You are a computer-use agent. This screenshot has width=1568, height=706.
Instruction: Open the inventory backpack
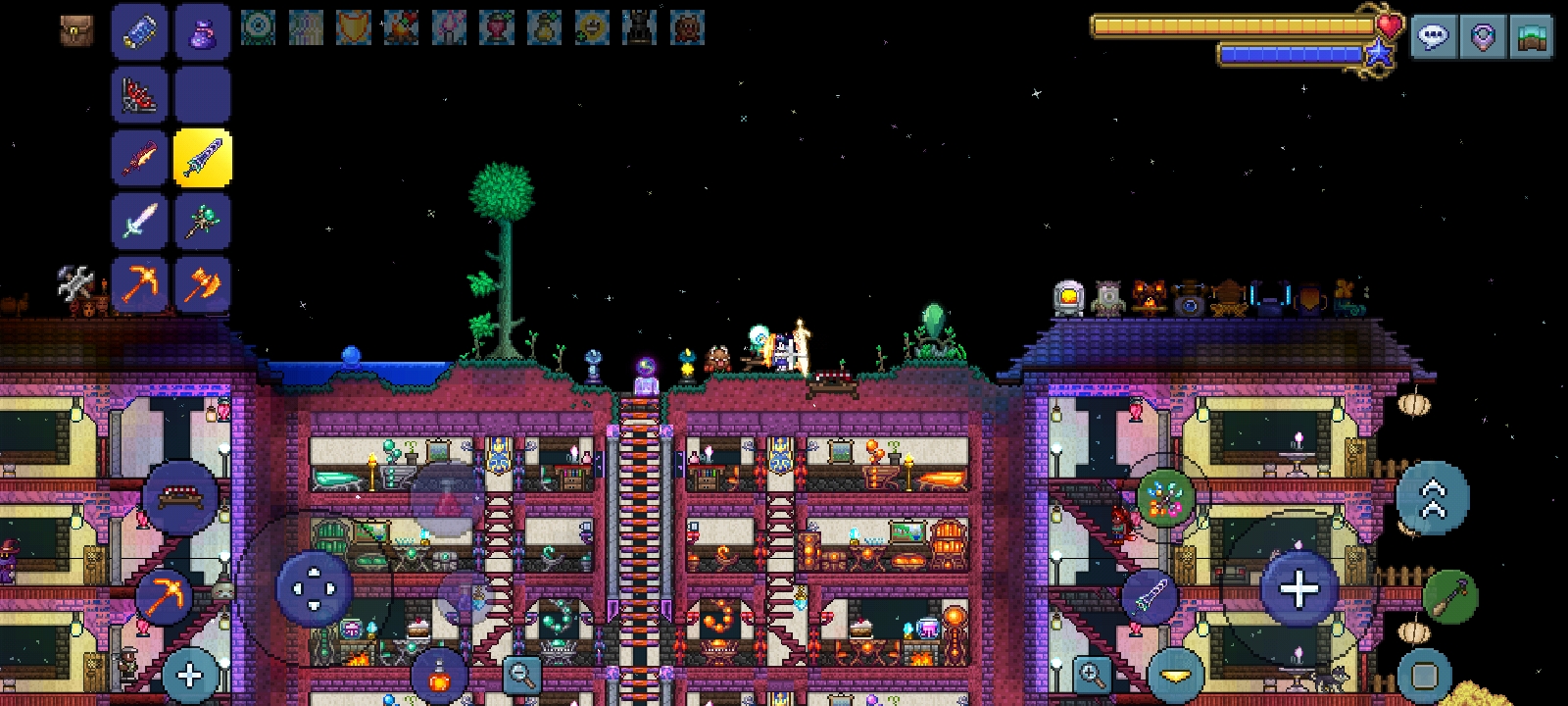(x=75, y=30)
